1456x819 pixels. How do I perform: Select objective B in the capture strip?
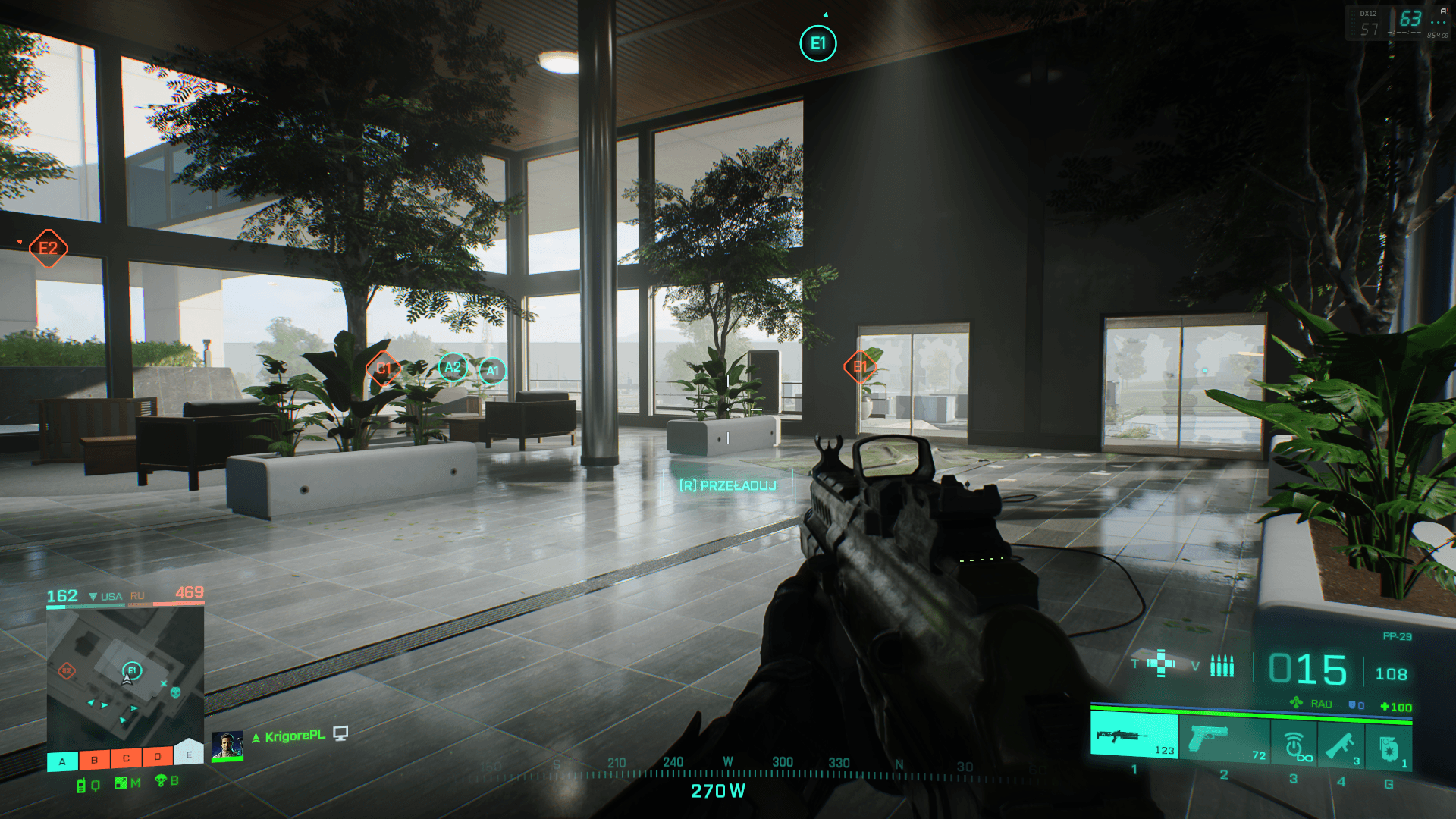pos(94,759)
